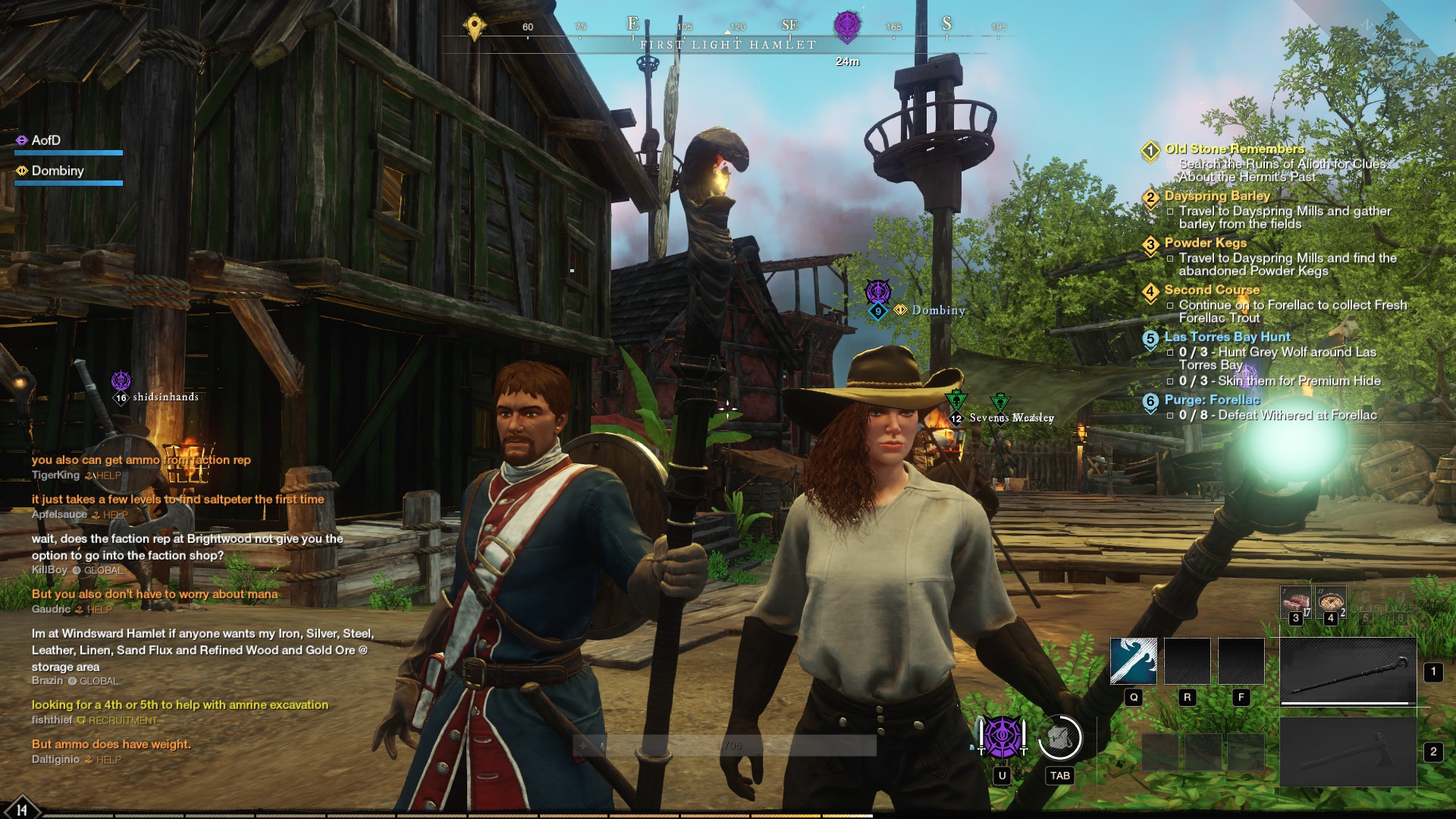
Task: Open the inventory bag icon
Action: tap(1059, 738)
